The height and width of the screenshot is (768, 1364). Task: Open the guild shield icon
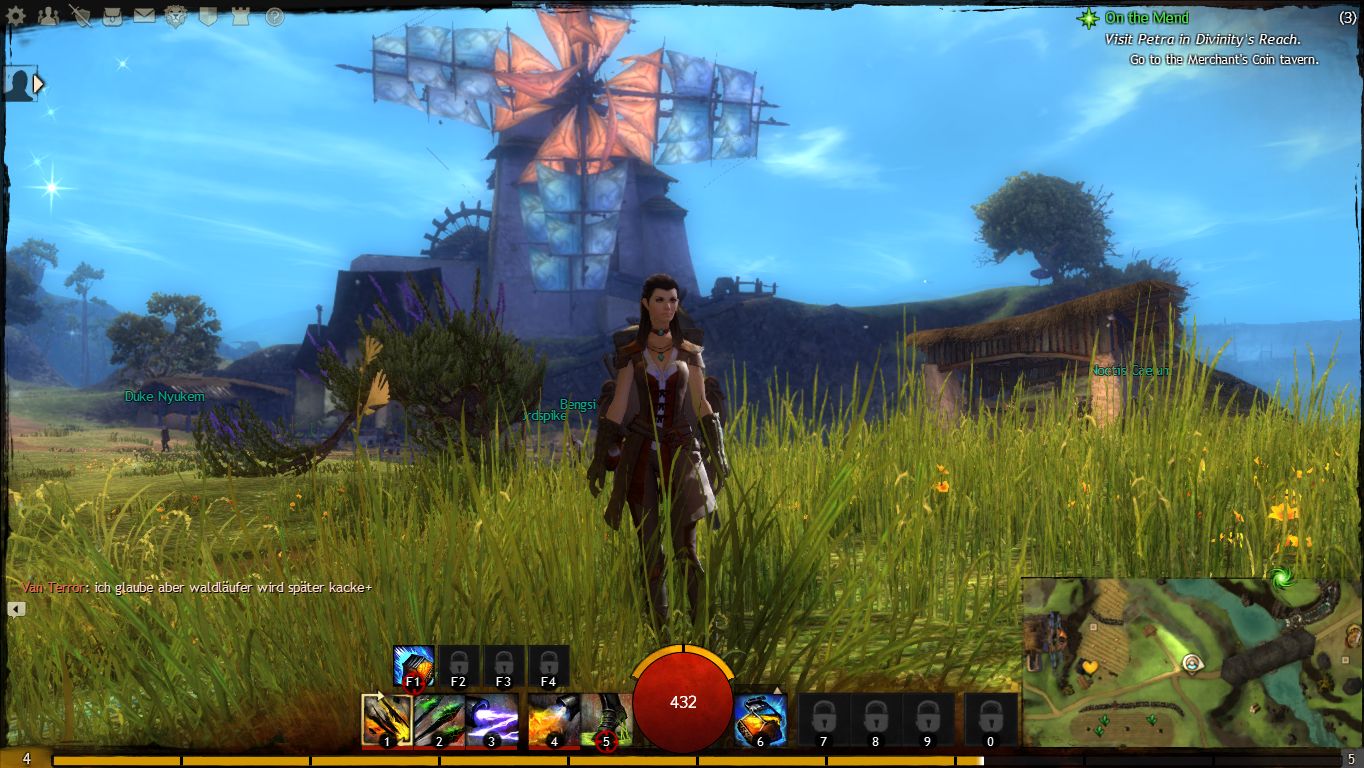pyautogui.click(x=208, y=16)
